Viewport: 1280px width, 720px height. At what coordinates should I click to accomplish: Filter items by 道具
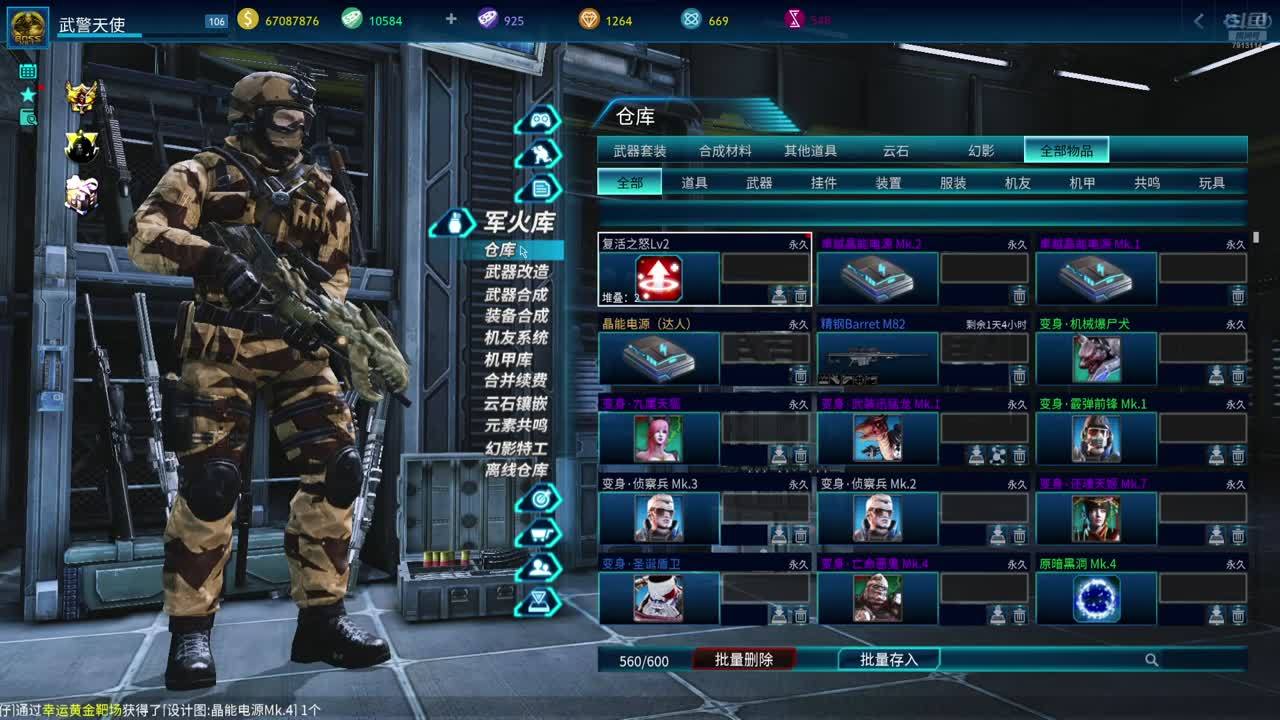point(694,183)
